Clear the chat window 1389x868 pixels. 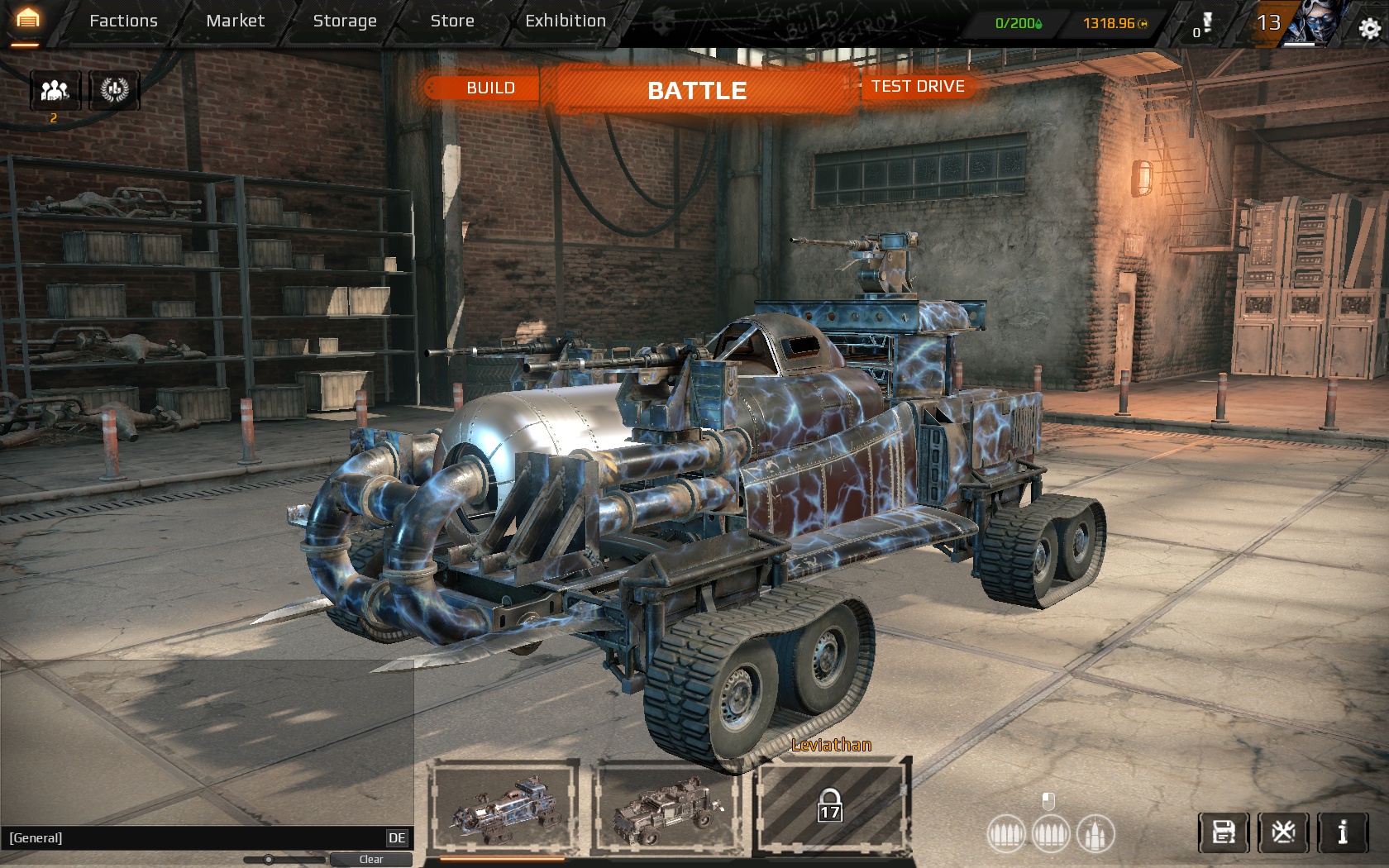point(370,860)
